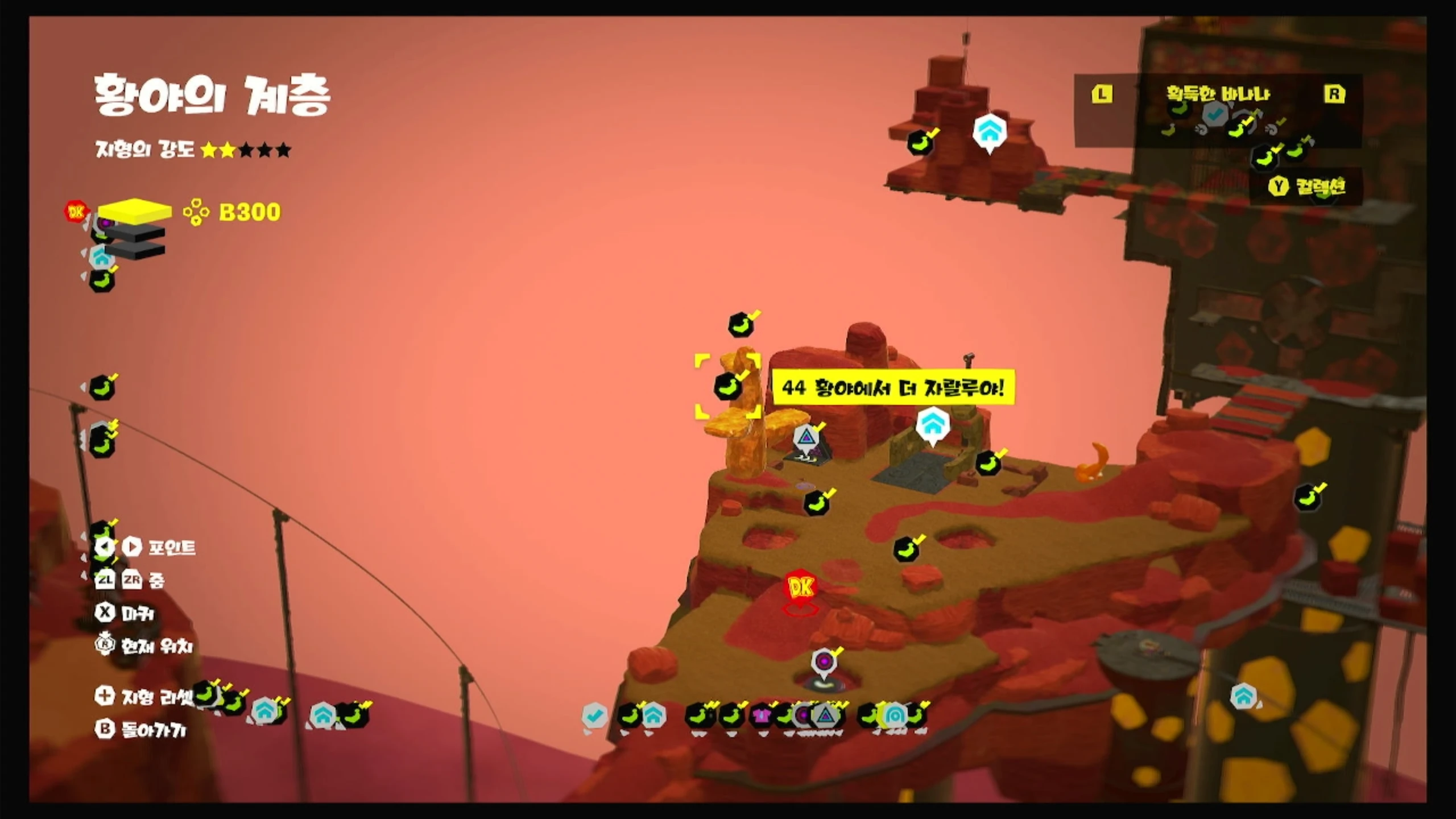Viewport: 1456px width, 819px height.
Task: Select the banana marker next to the stone ruins
Action: point(988,463)
